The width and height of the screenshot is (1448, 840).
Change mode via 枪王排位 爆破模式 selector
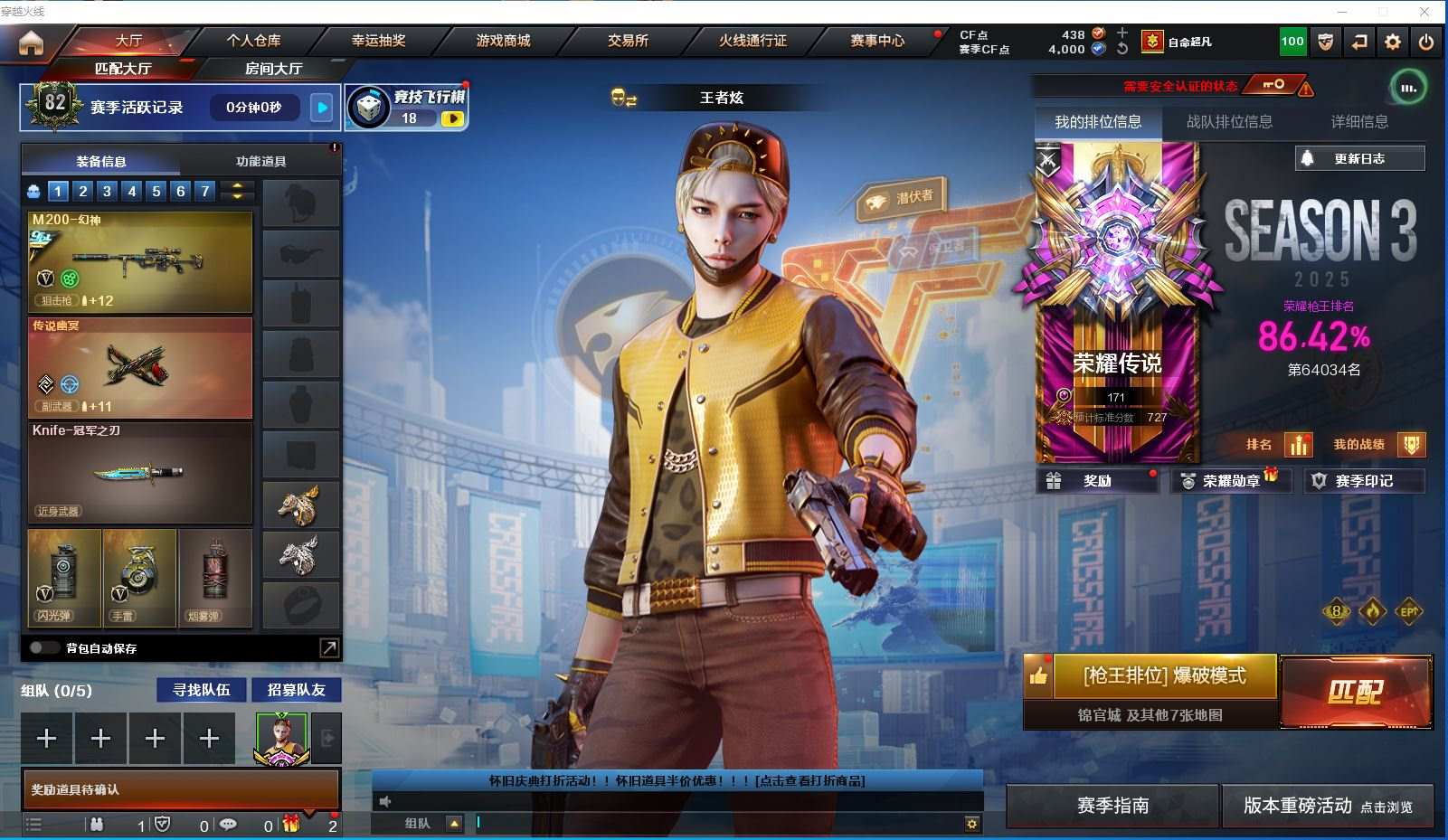(1164, 675)
